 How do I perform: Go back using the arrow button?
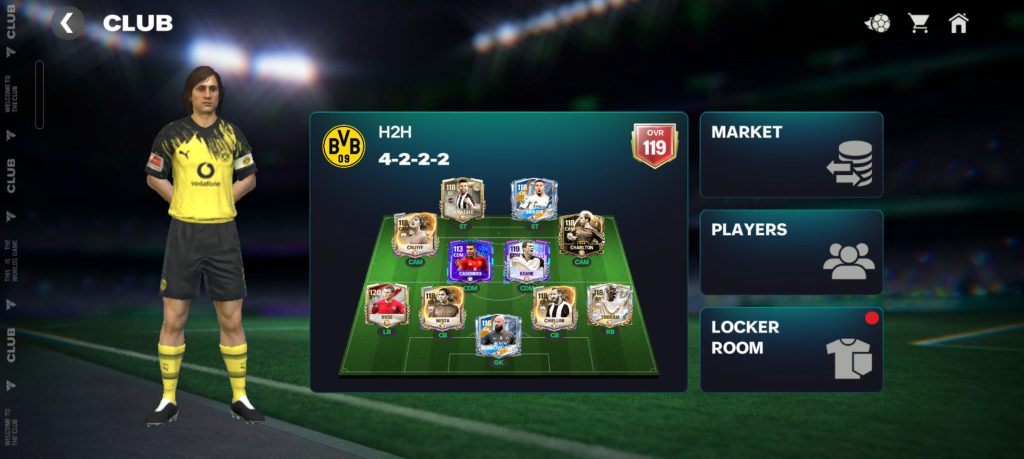68,23
